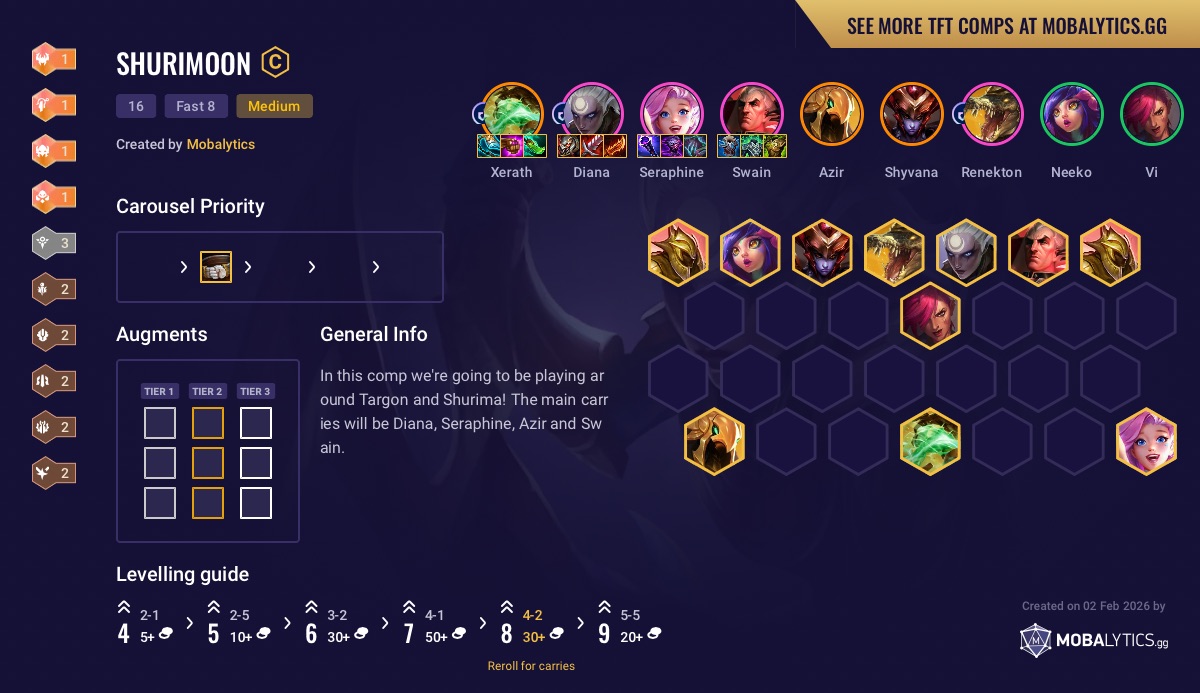Click the Giant's Belt carousel priority item
The height and width of the screenshot is (693, 1200).
coord(216,267)
